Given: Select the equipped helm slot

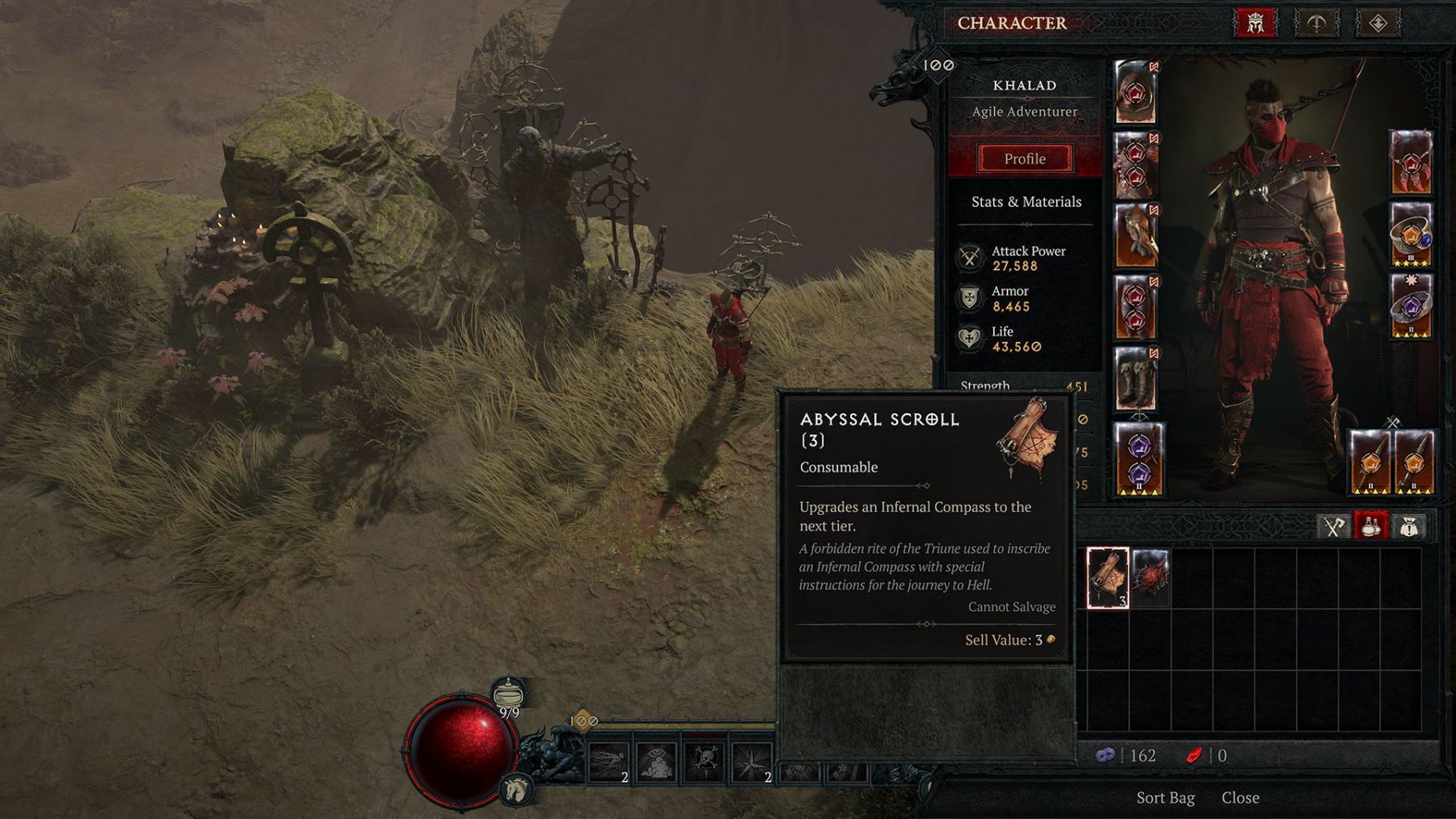Looking at the screenshot, I should coord(1135,92).
